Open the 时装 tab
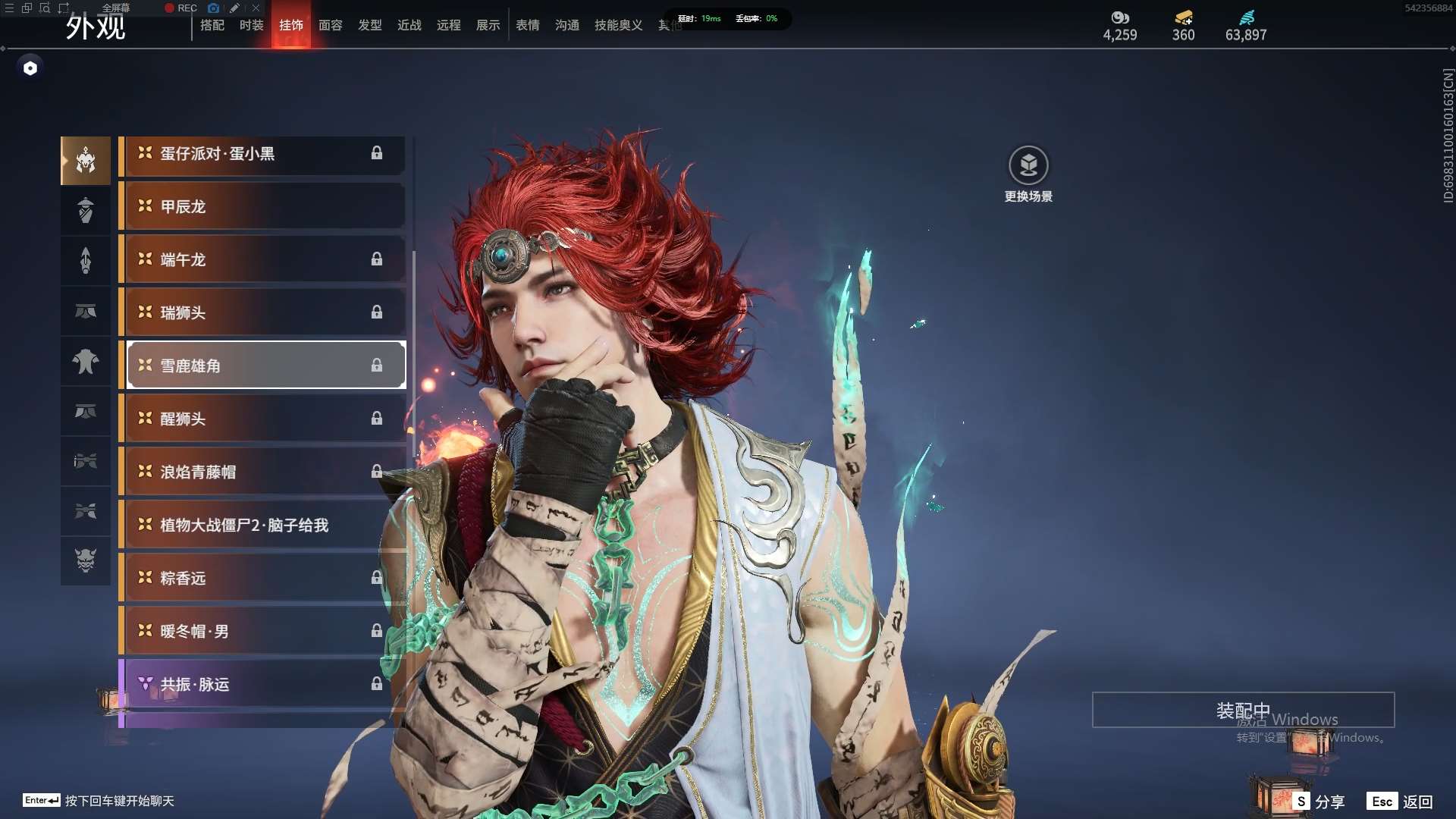Image resolution: width=1456 pixels, height=819 pixels. point(252,25)
